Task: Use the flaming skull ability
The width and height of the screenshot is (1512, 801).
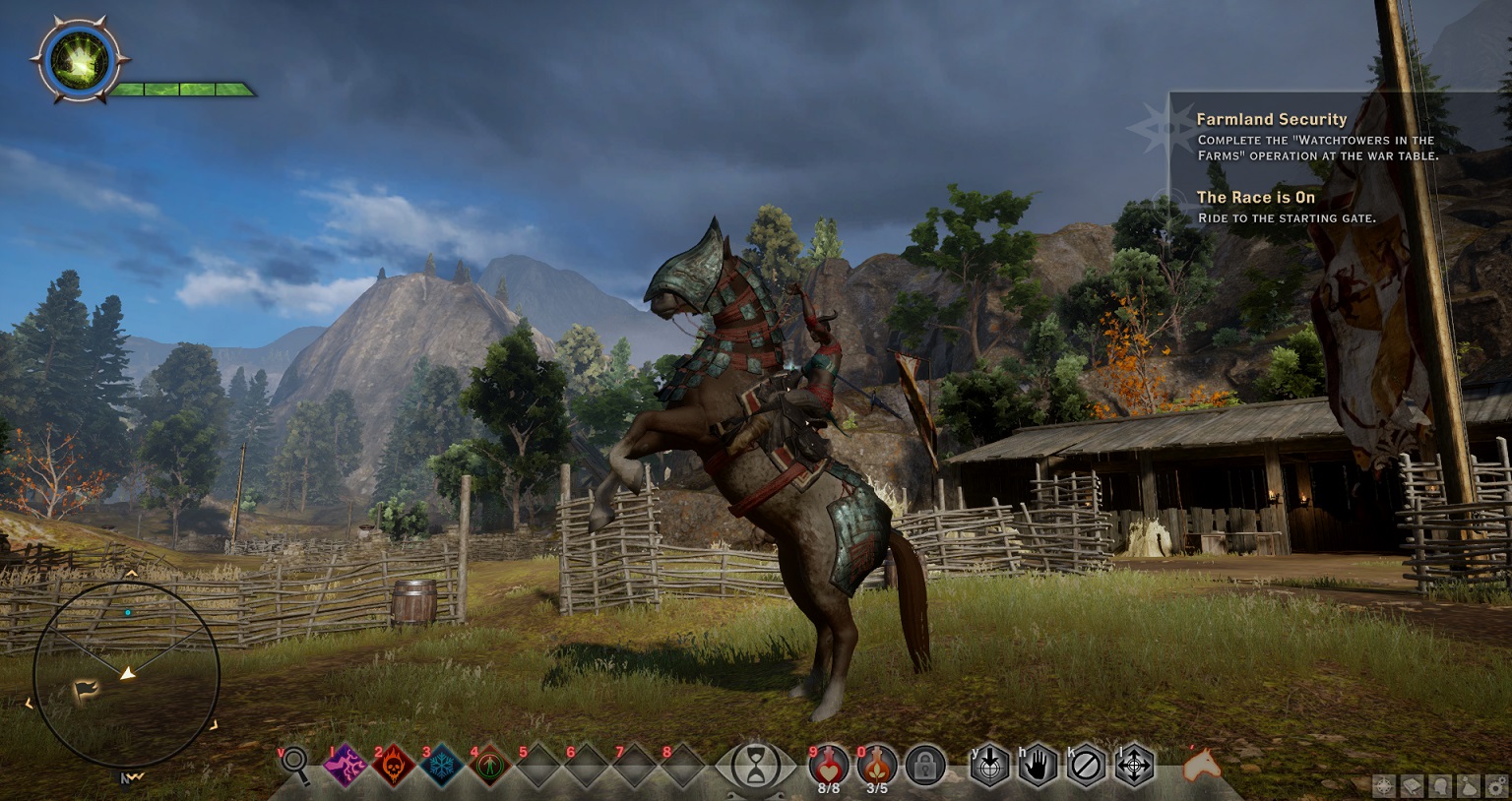Action: pyautogui.click(x=393, y=765)
